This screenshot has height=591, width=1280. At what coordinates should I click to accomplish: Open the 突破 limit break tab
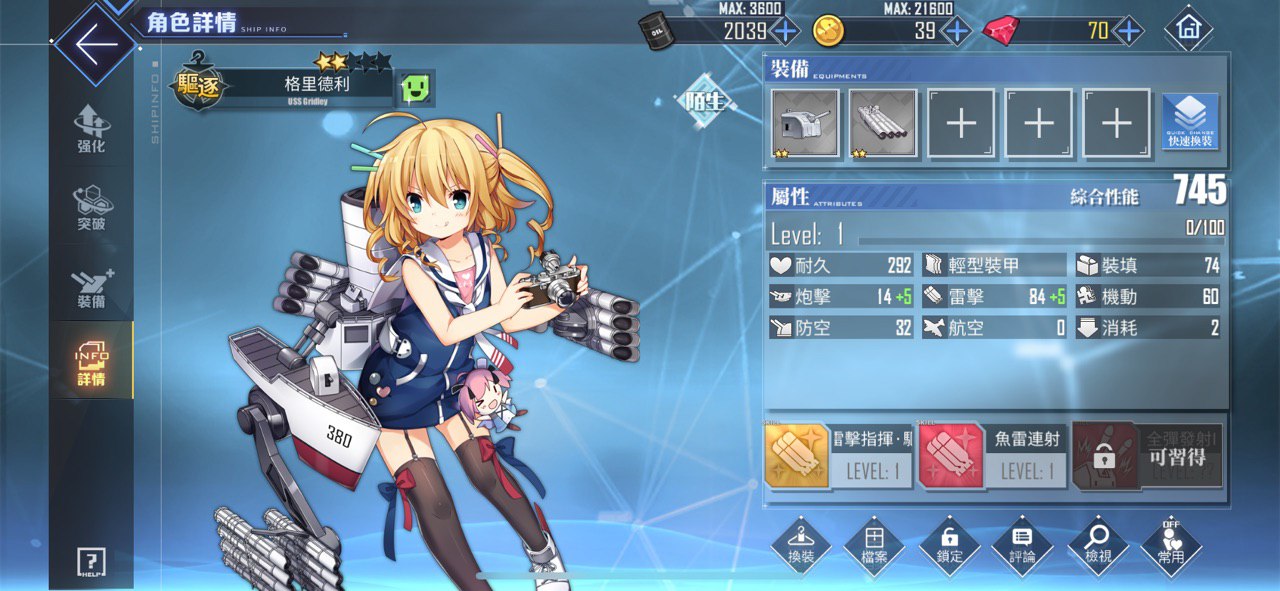91,208
